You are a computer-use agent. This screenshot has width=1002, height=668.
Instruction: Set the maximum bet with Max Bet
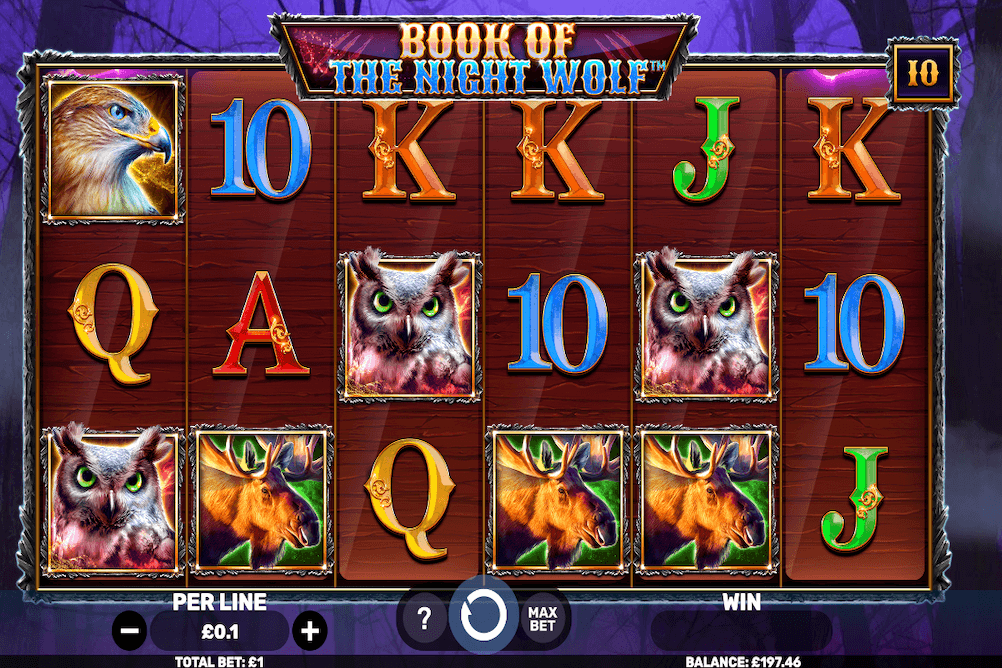[542, 619]
